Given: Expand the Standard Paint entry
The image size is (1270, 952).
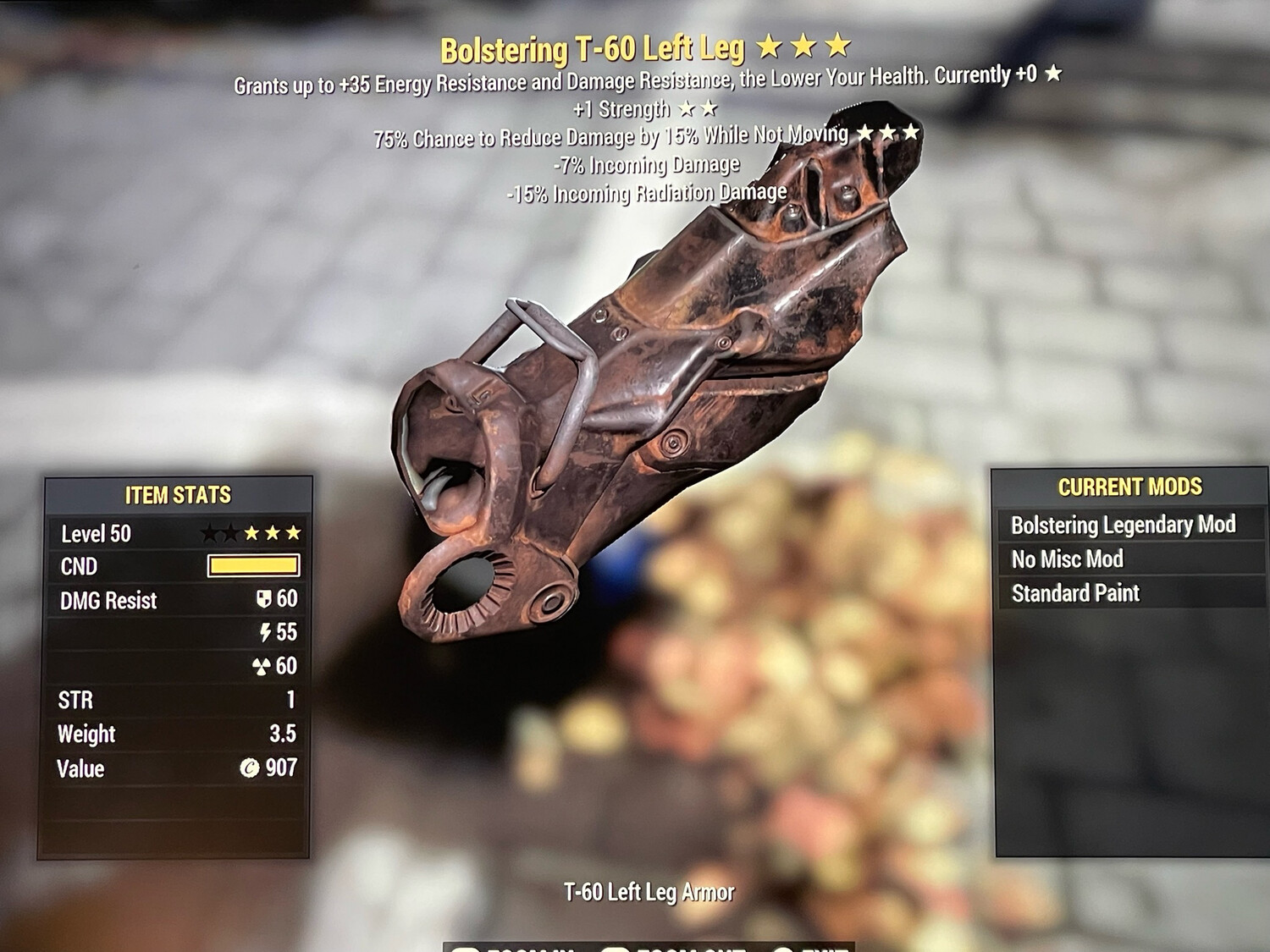Looking at the screenshot, I should pos(1076,593).
